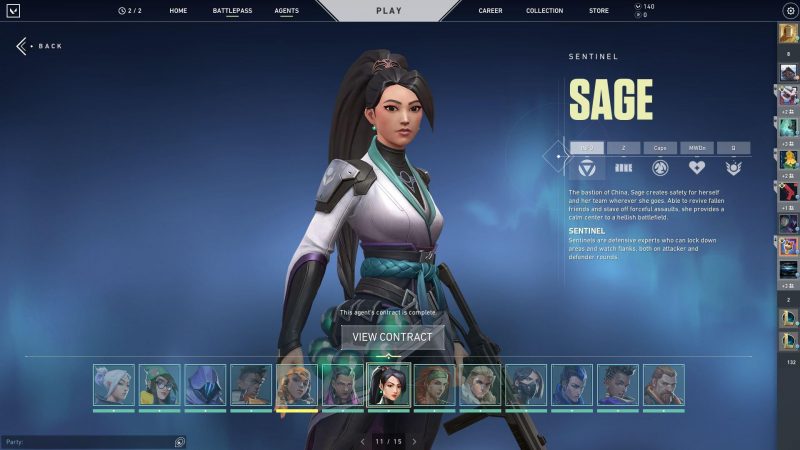Screen dimensions: 800x450
Task: Go to the next agent with right arrow
Action: (x=414, y=441)
